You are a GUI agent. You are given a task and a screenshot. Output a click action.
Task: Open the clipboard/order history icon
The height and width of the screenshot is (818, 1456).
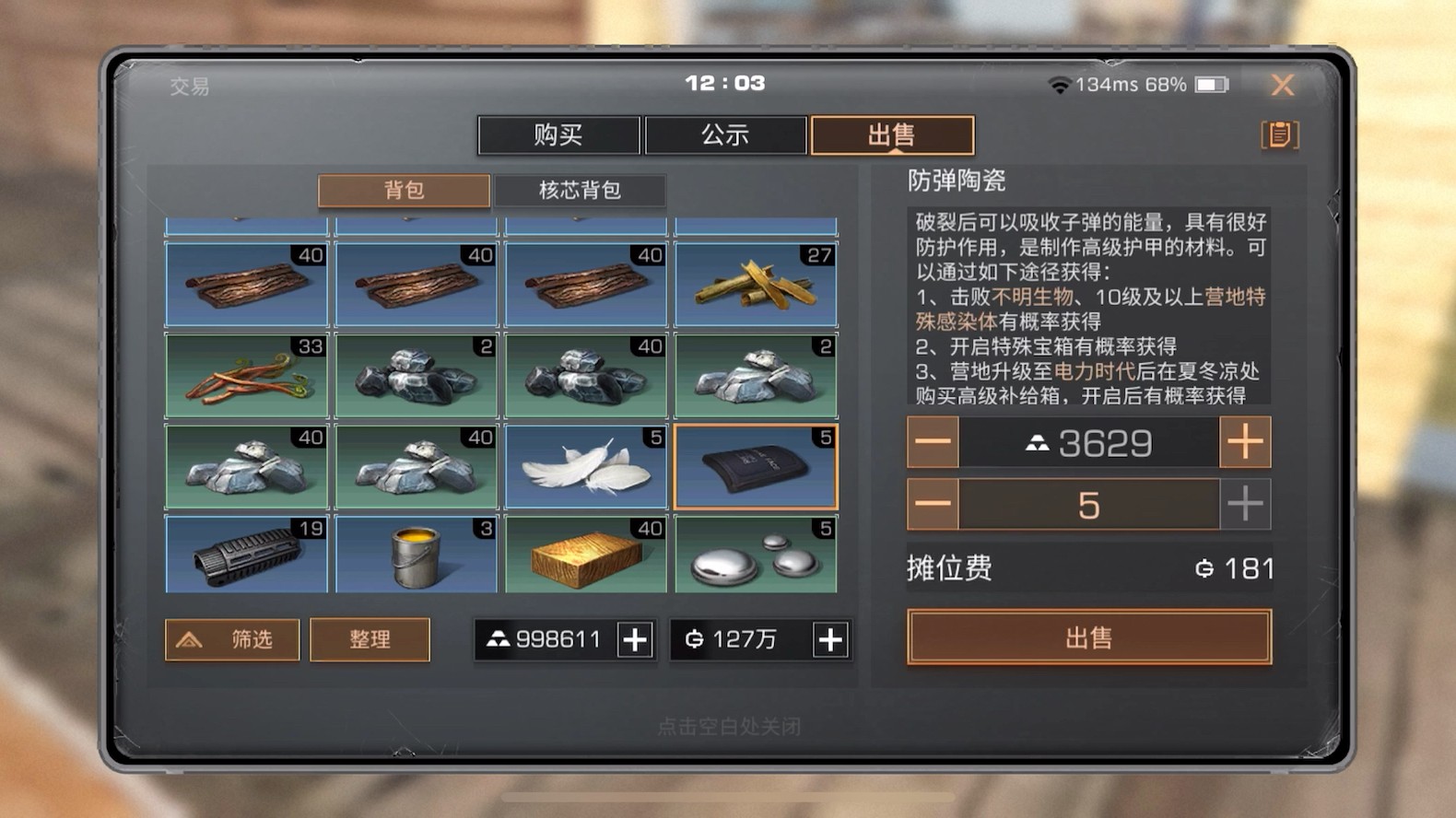click(x=1281, y=134)
